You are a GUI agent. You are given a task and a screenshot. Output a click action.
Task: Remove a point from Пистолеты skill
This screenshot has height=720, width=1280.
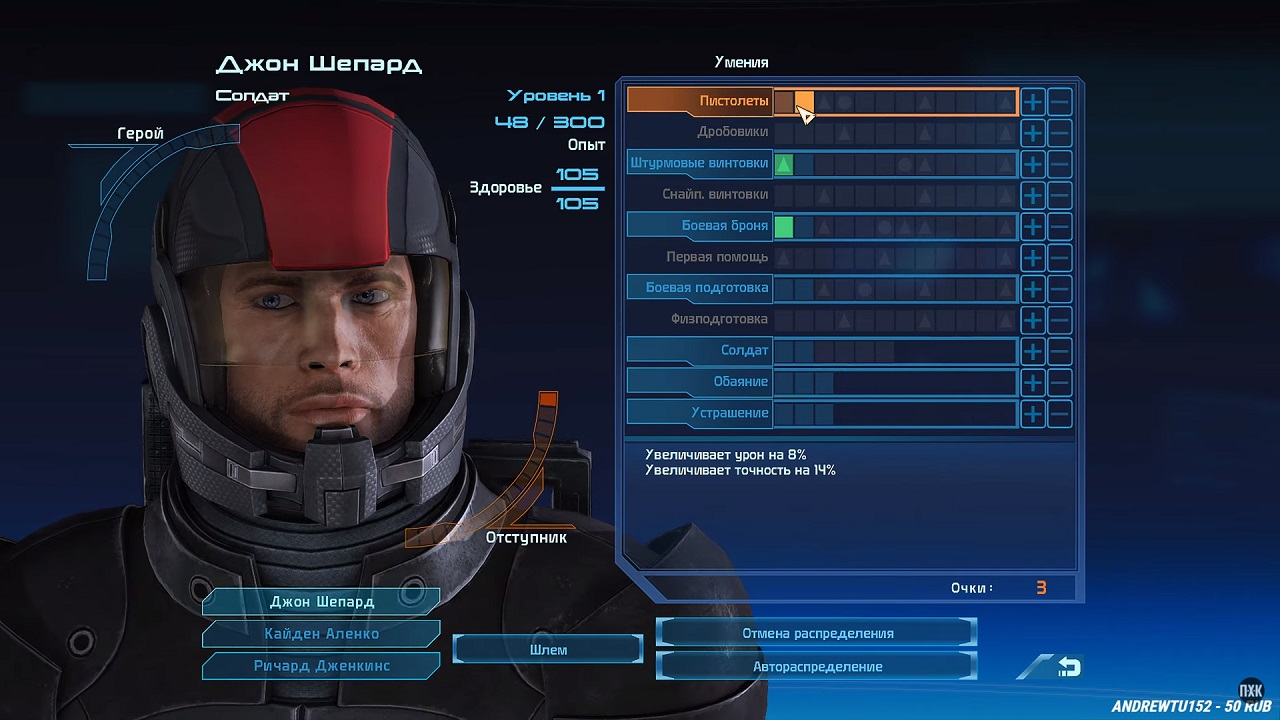(x=1060, y=101)
